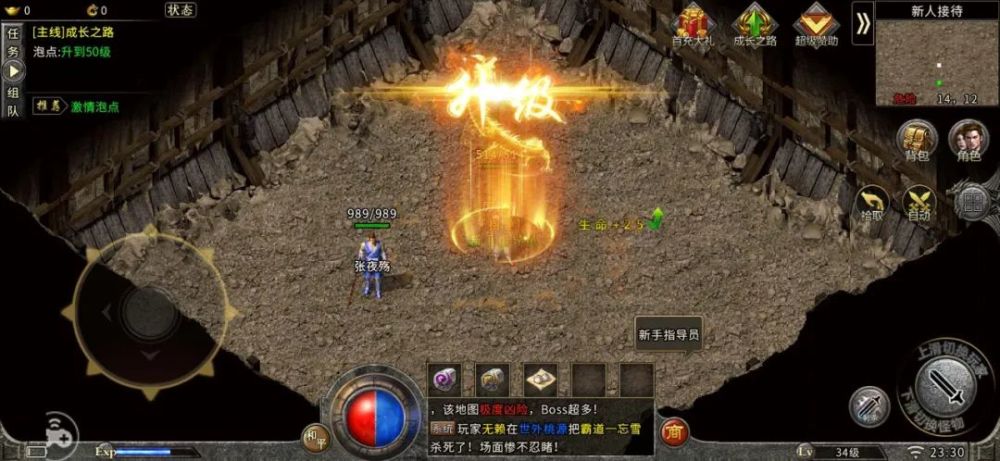The width and height of the screenshot is (1000, 461).
Task: Open the recommended 激情泡点 activity
Action: pyautogui.click(x=94, y=106)
